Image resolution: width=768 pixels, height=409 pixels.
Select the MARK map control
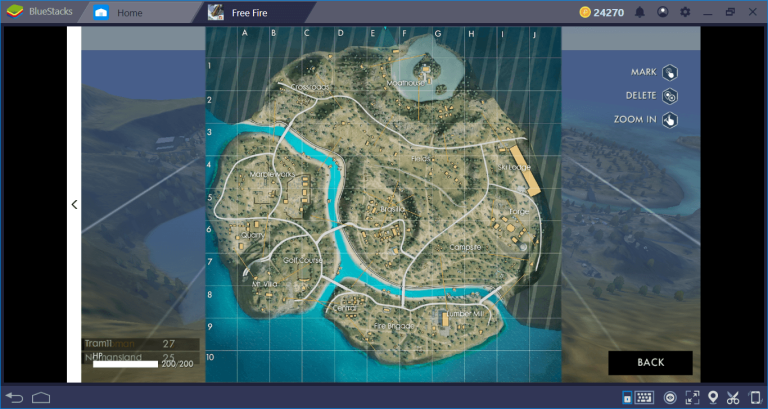coord(669,72)
